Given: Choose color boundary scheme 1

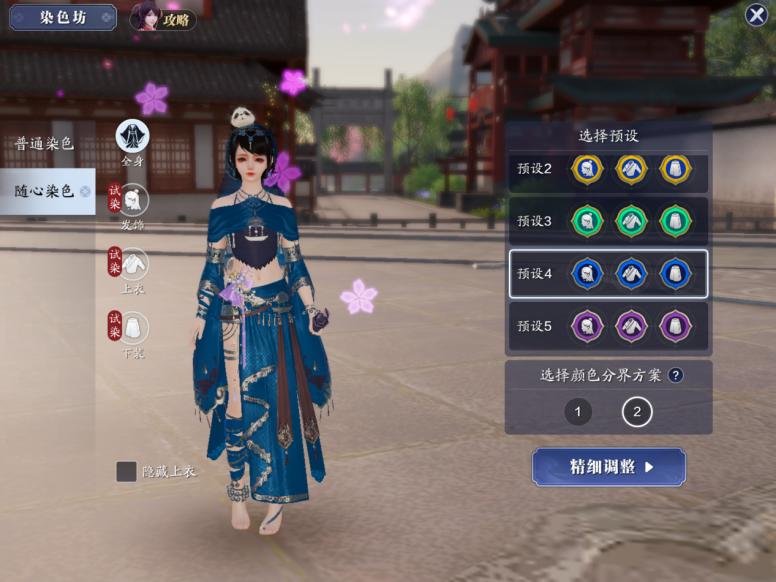Looking at the screenshot, I should coord(578,411).
